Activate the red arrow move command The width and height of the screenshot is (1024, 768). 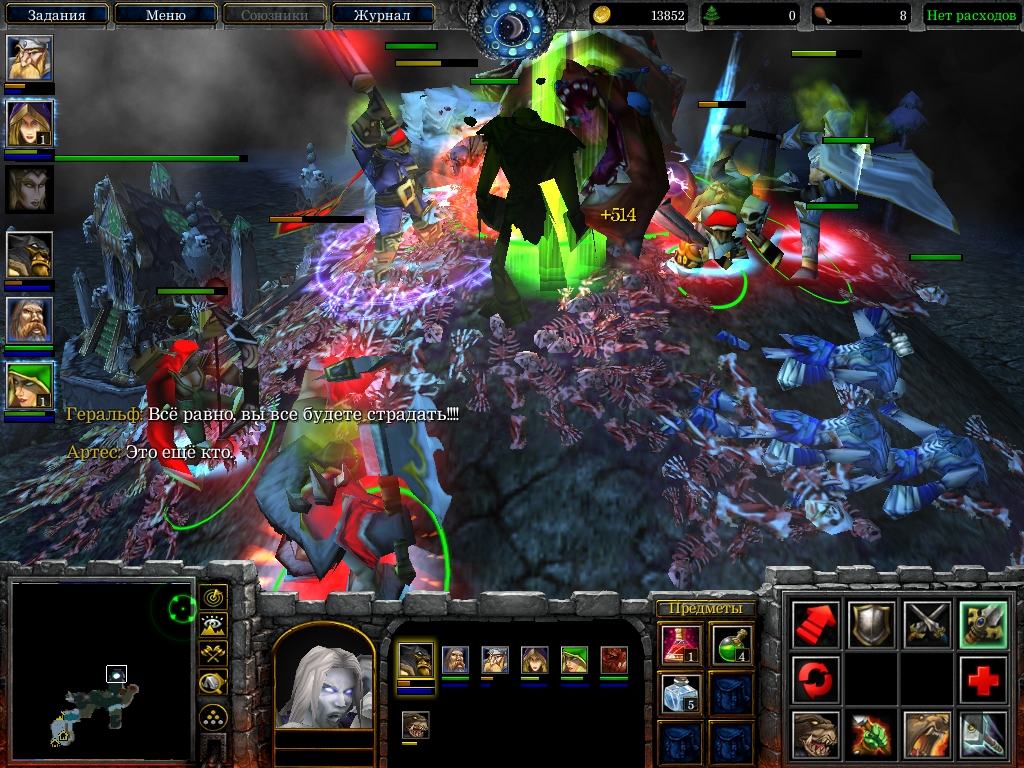[x=815, y=624]
